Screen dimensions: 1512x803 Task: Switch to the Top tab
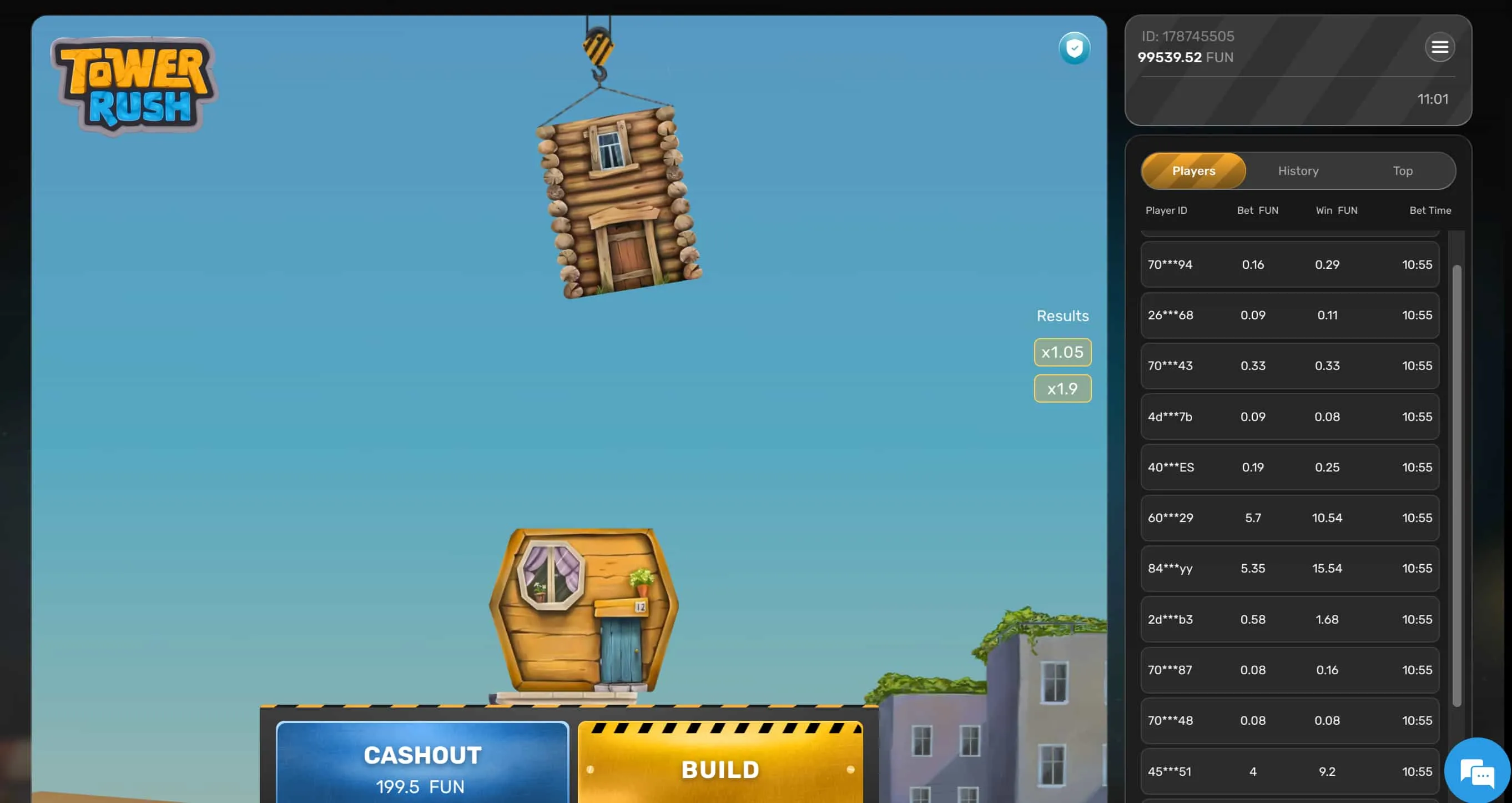coord(1402,171)
